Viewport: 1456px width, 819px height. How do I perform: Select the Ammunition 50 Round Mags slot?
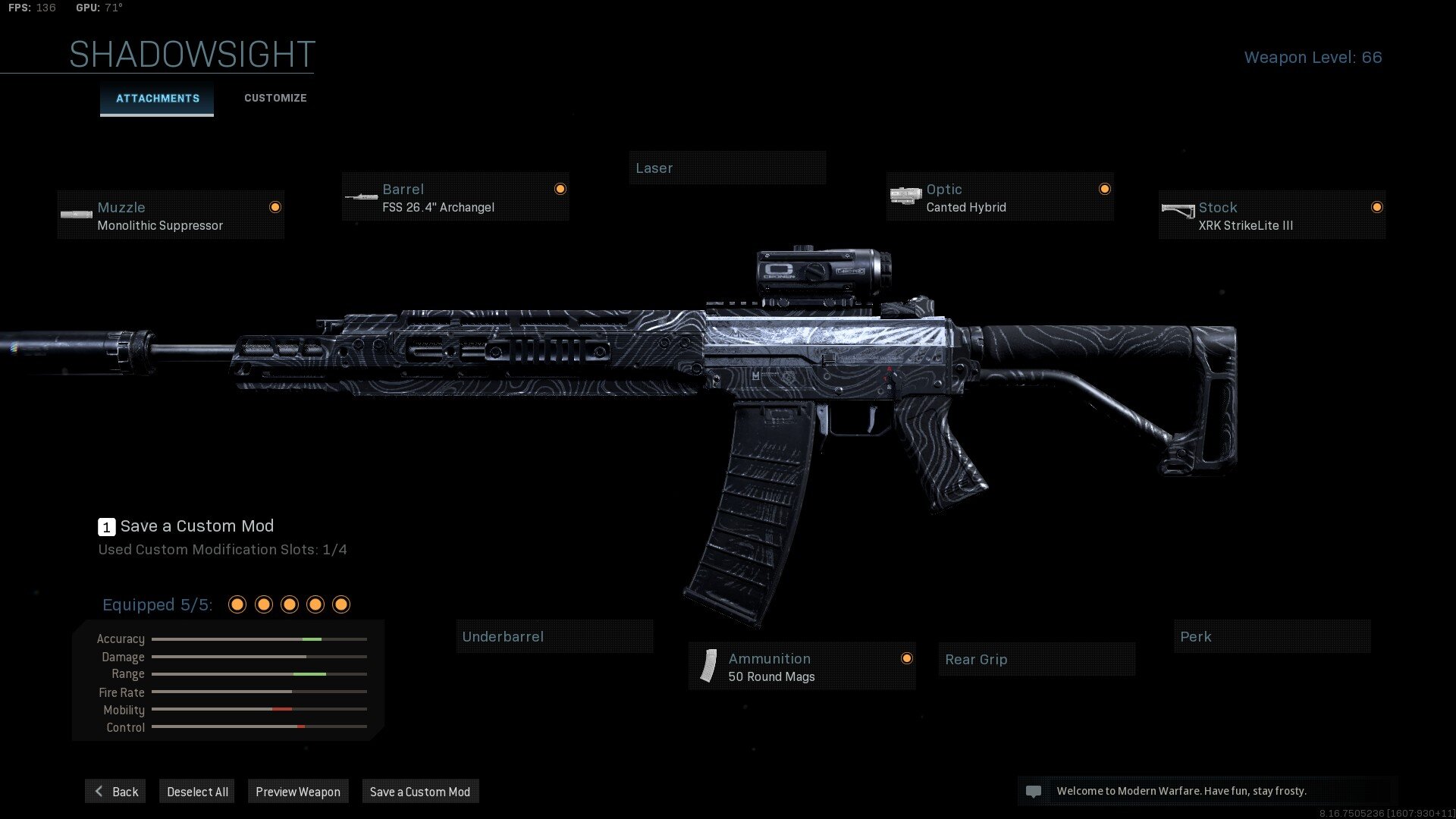pyautogui.click(x=802, y=667)
